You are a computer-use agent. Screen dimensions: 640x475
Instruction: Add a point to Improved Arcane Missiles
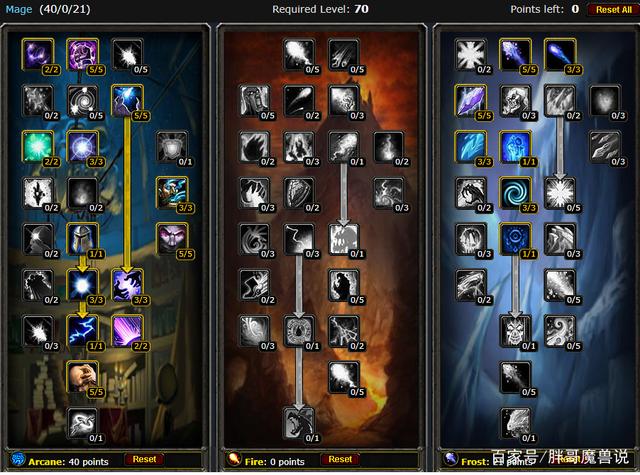click(126, 54)
